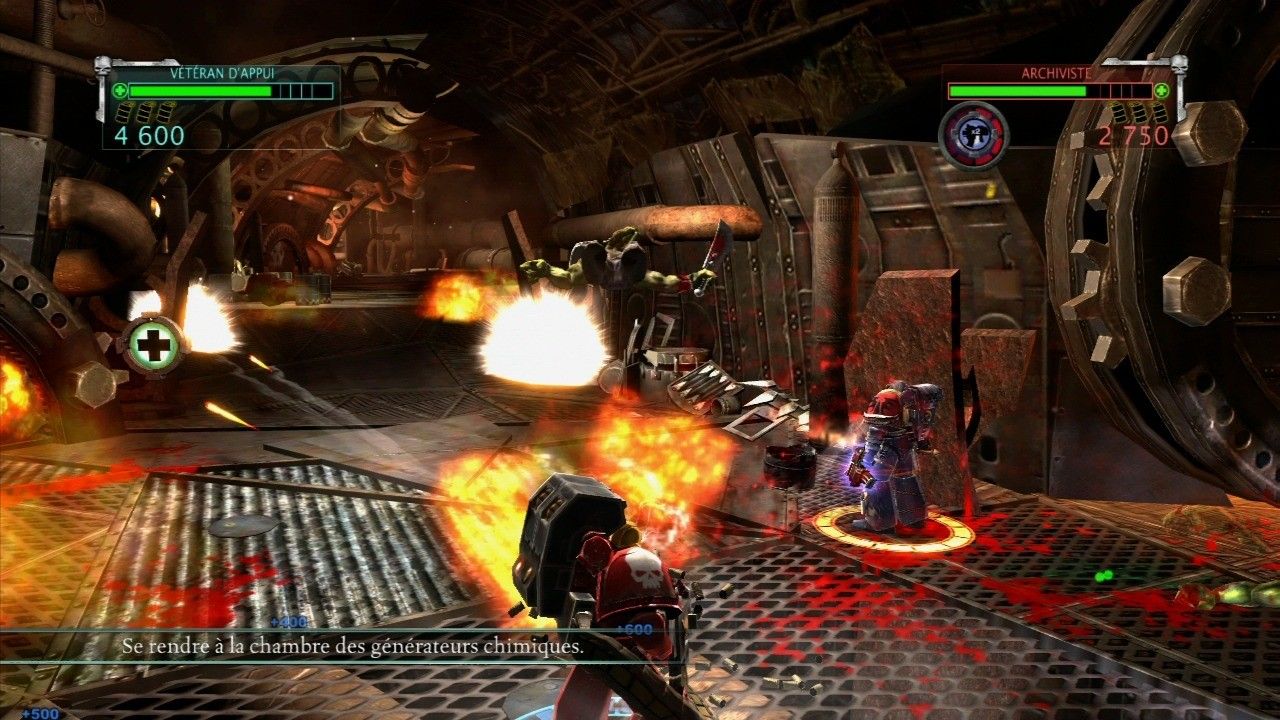This screenshot has width=1280, height=720.
Task: Select the green medical cross pickup marker
Action: [155, 346]
